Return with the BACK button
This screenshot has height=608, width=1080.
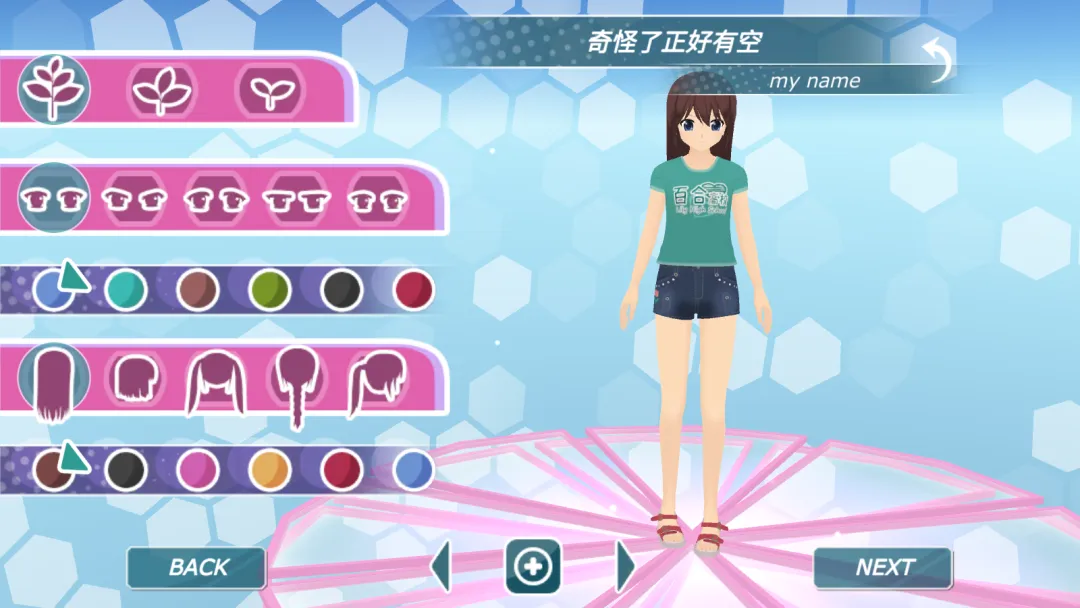pos(197,568)
